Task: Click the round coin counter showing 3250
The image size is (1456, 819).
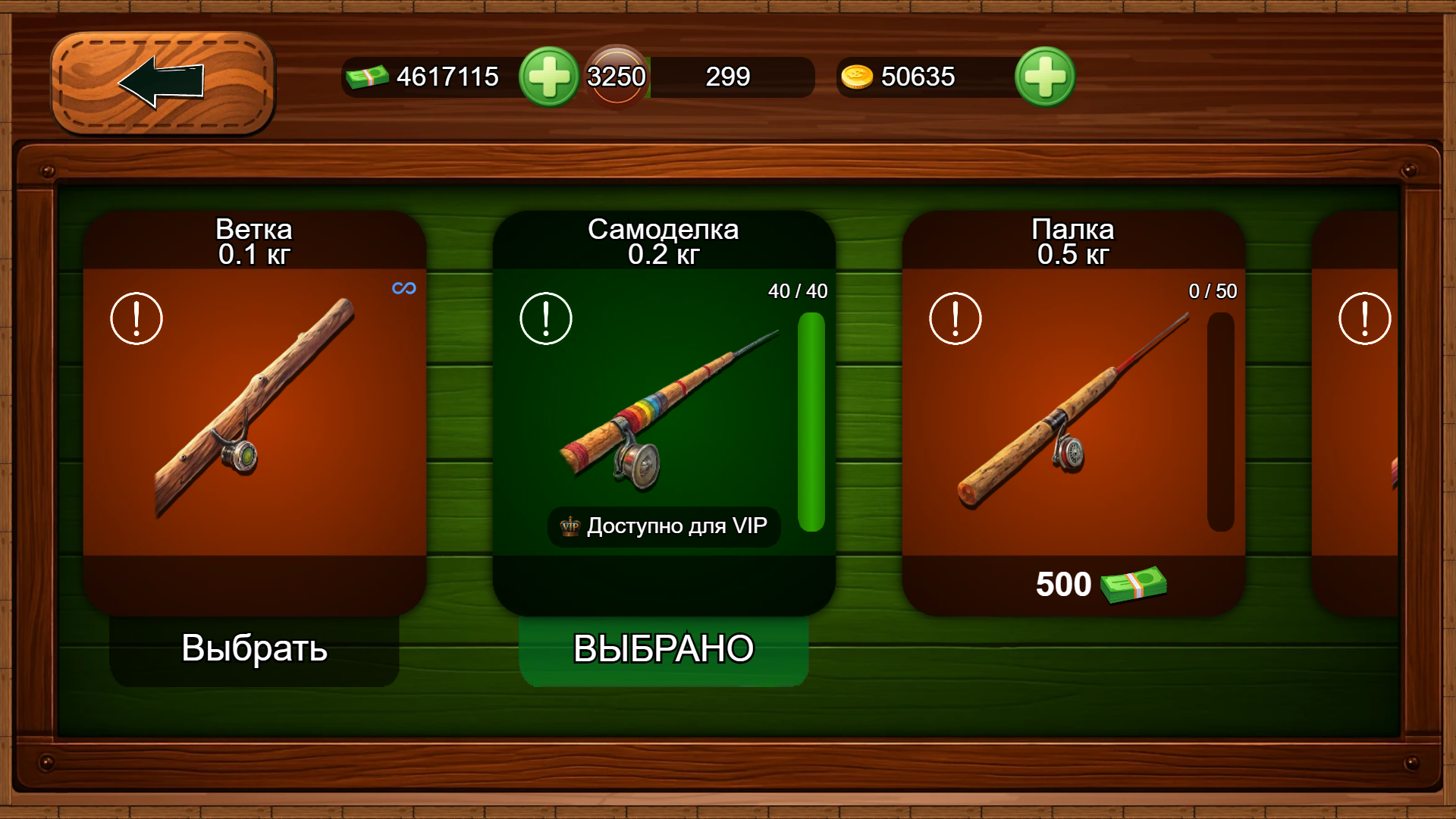Action: click(x=615, y=76)
